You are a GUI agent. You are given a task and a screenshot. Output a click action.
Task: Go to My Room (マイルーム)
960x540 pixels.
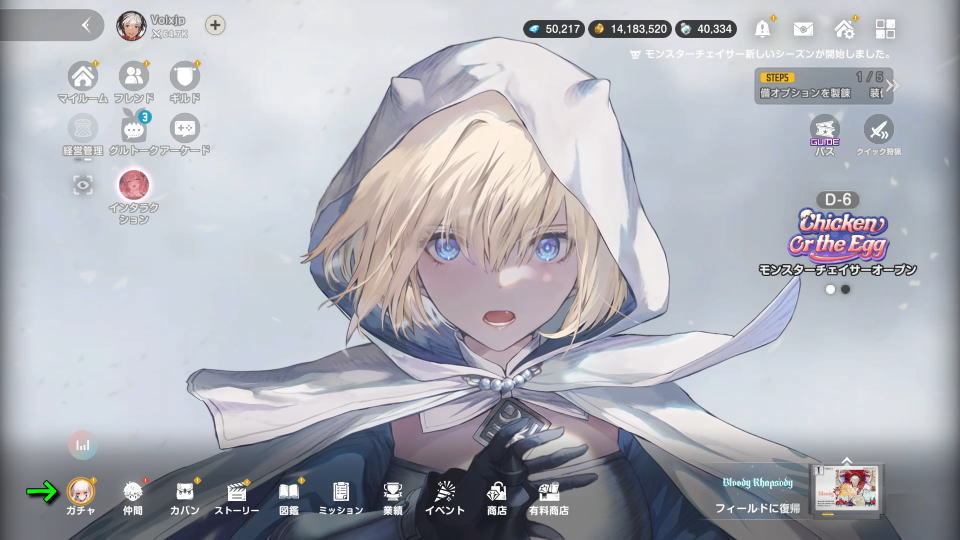coord(83,77)
